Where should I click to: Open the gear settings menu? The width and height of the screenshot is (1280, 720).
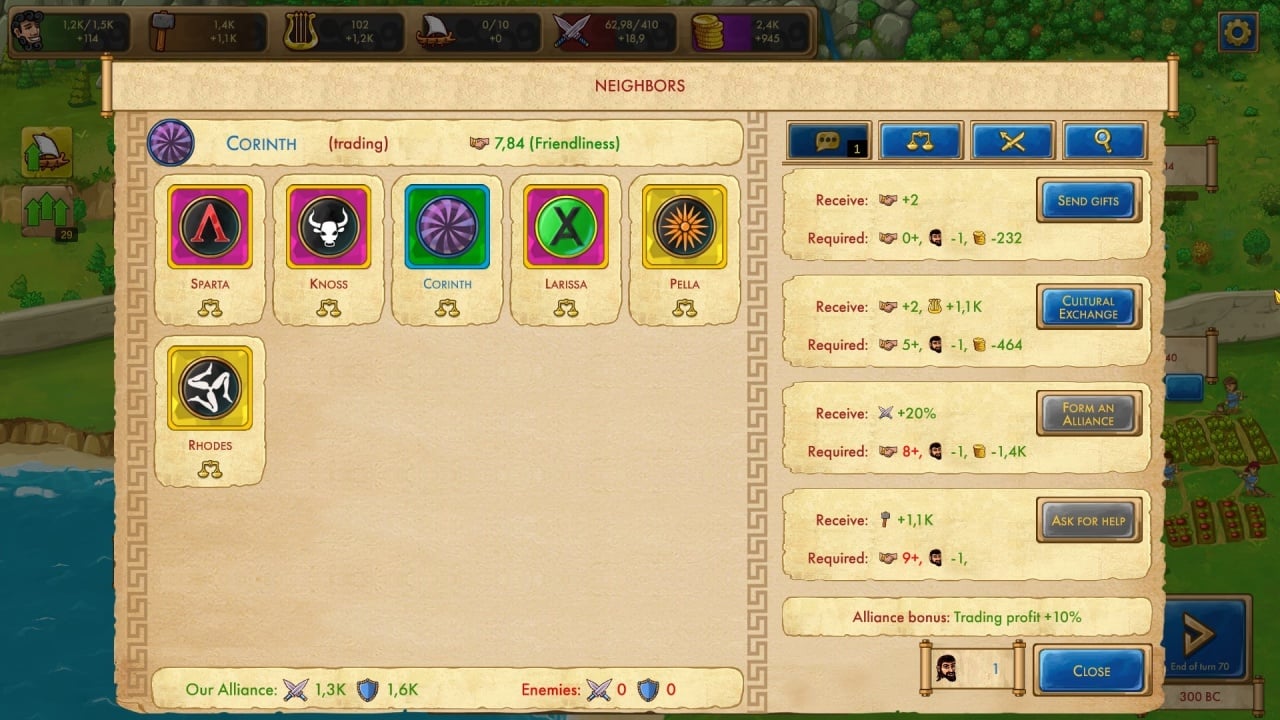click(x=1238, y=33)
